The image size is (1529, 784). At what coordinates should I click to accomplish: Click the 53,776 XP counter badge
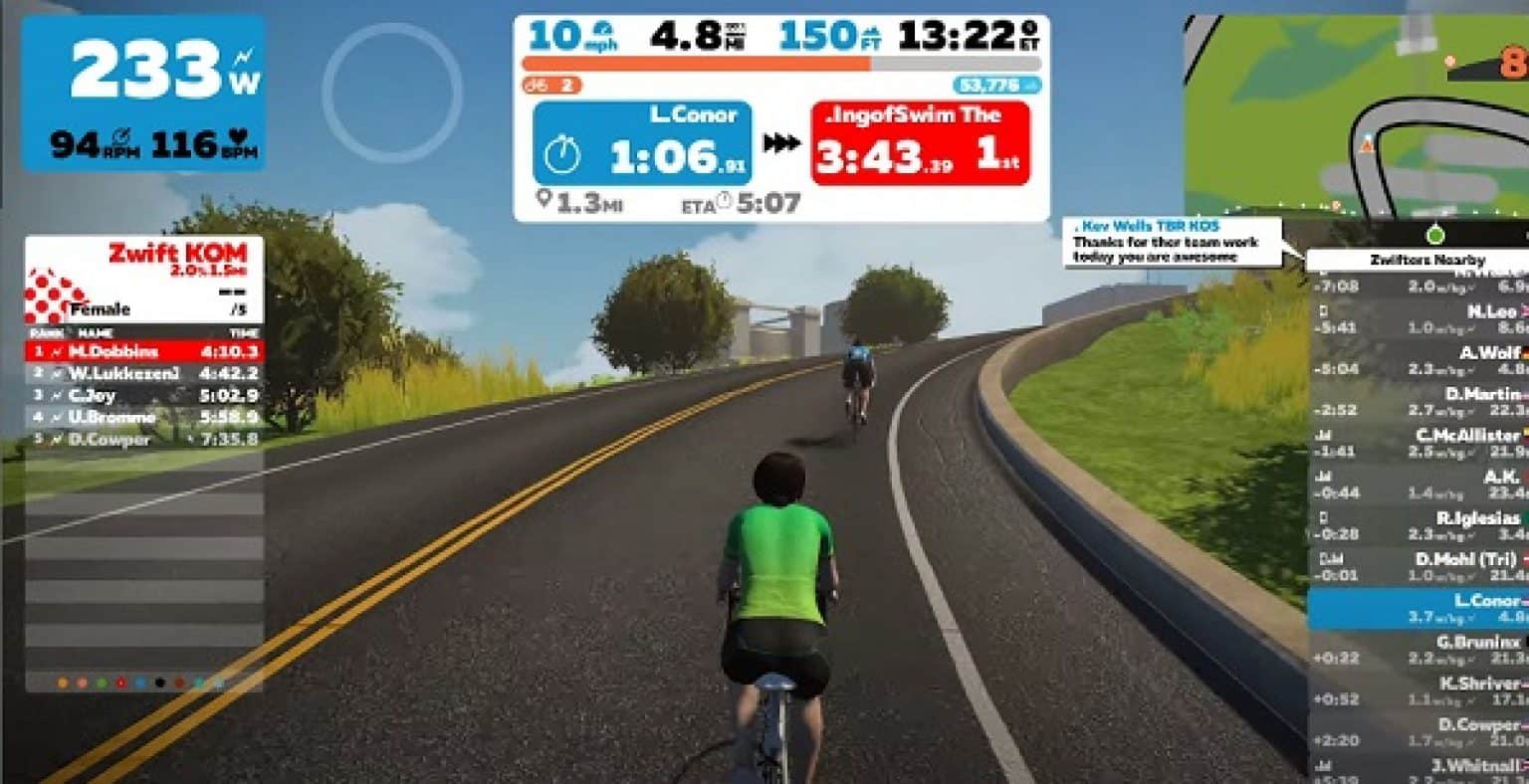(x=995, y=84)
